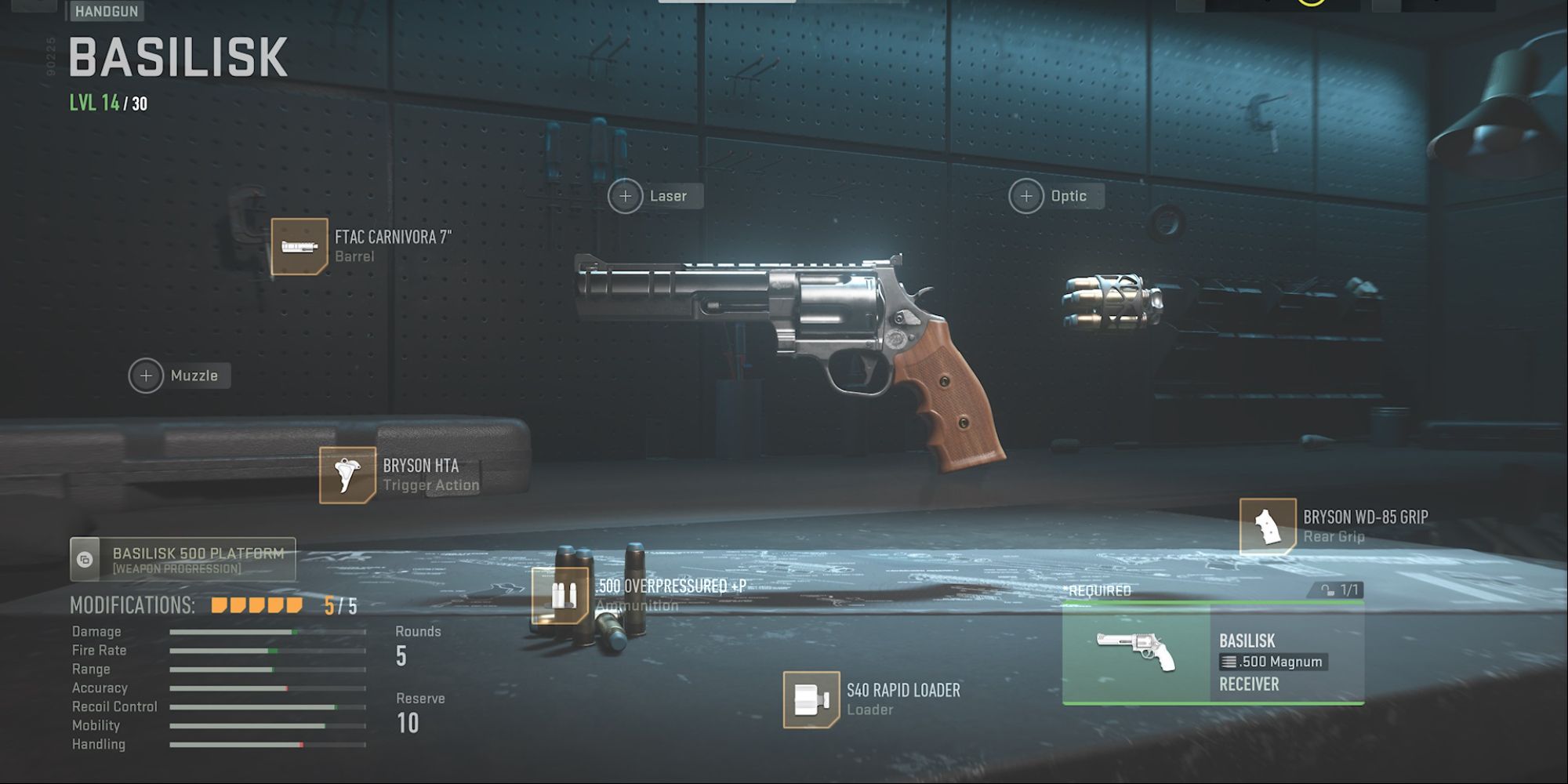The height and width of the screenshot is (784, 1568).
Task: Select the .500 Overpressured +P ammunition icon
Action: 559,596
